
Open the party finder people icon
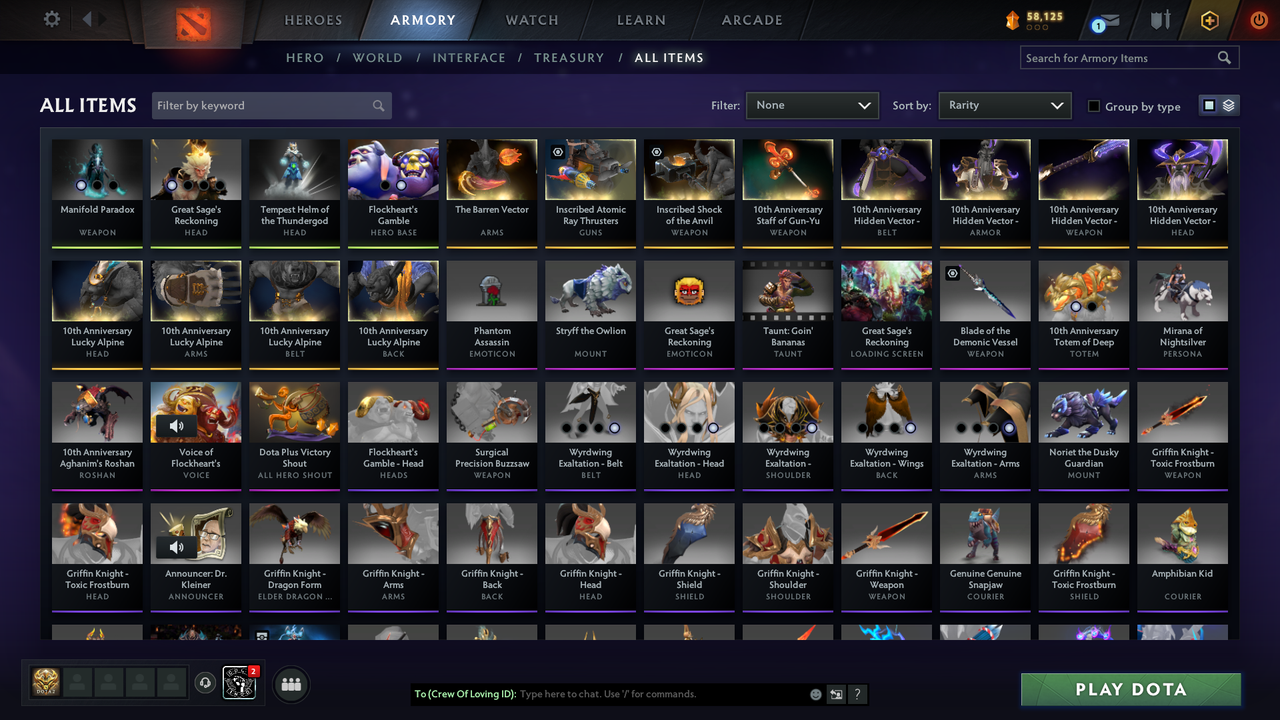tap(291, 684)
